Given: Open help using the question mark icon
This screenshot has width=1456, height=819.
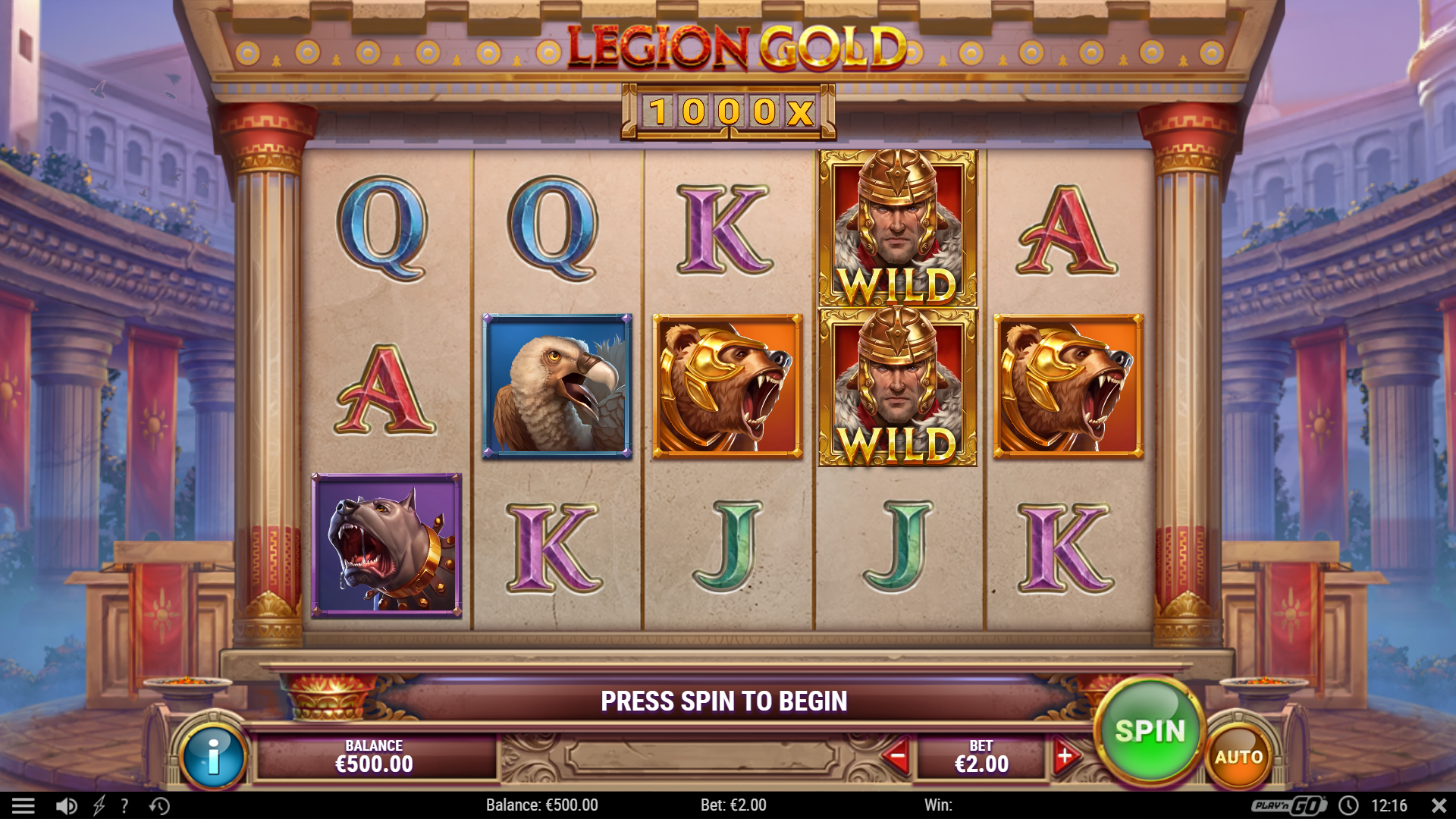Looking at the screenshot, I should tap(124, 805).
